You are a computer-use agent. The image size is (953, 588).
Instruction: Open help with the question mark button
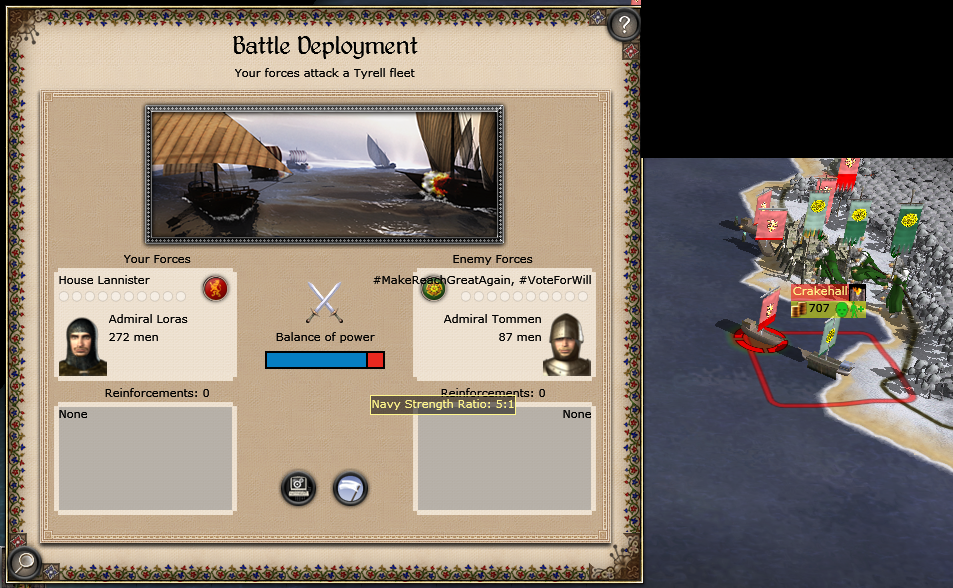[624, 24]
